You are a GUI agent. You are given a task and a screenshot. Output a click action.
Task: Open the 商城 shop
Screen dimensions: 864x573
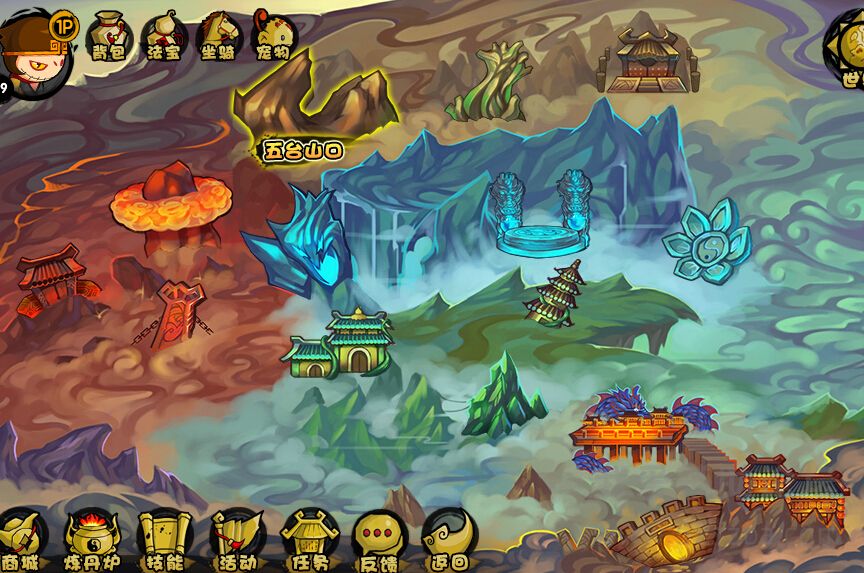22,540
